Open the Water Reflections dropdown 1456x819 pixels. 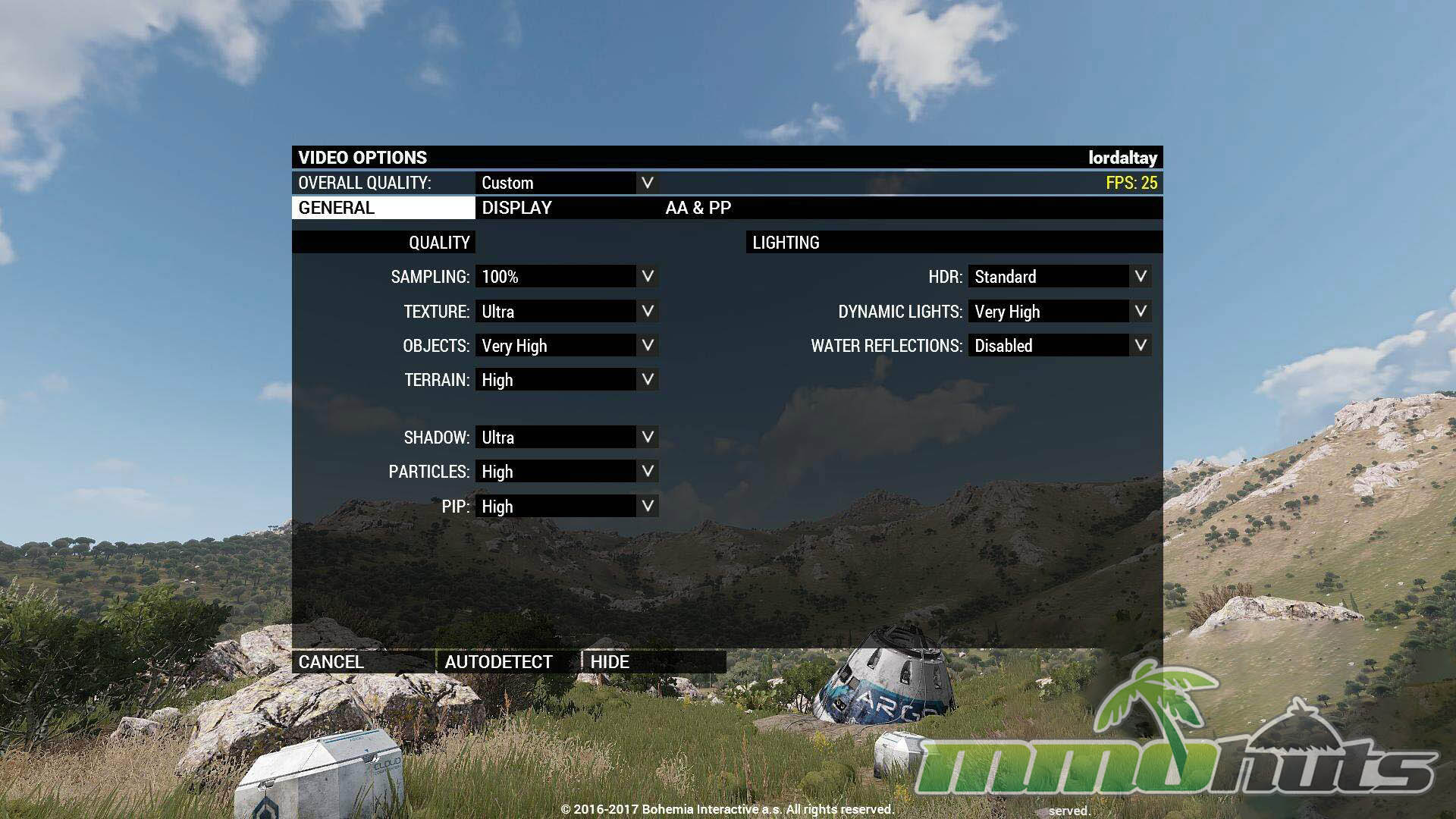[x=1059, y=346]
